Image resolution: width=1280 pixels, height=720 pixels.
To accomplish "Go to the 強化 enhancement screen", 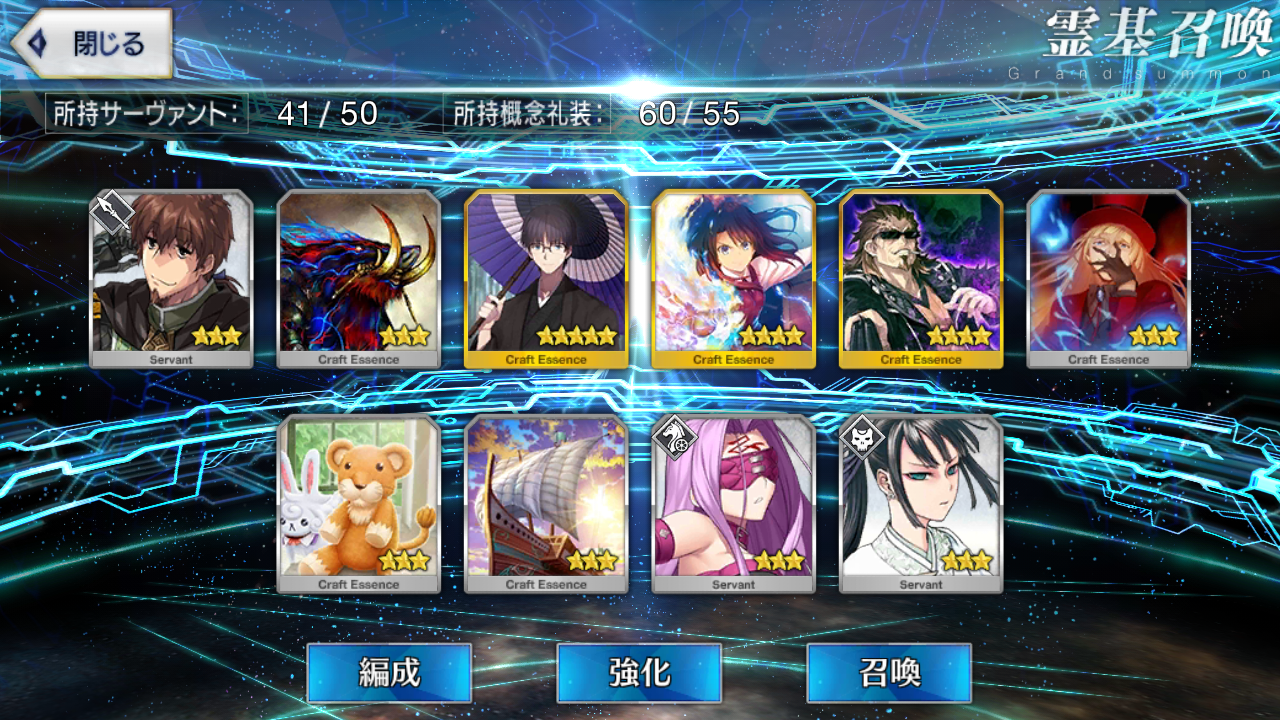I will click(x=639, y=672).
